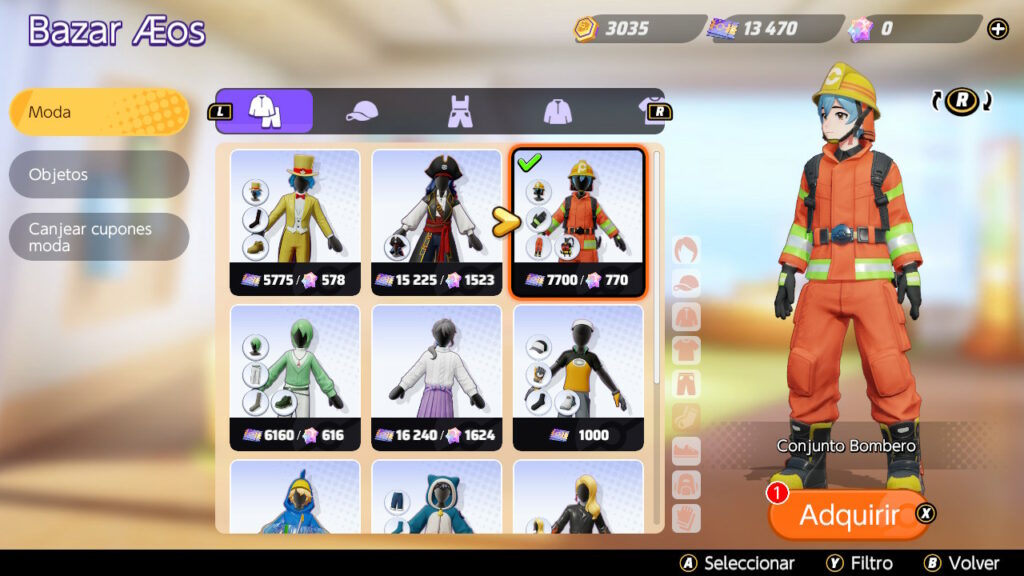1024x576 pixels.
Task: Select the yellow suit top hat outfit
Action: (x=295, y=222)
